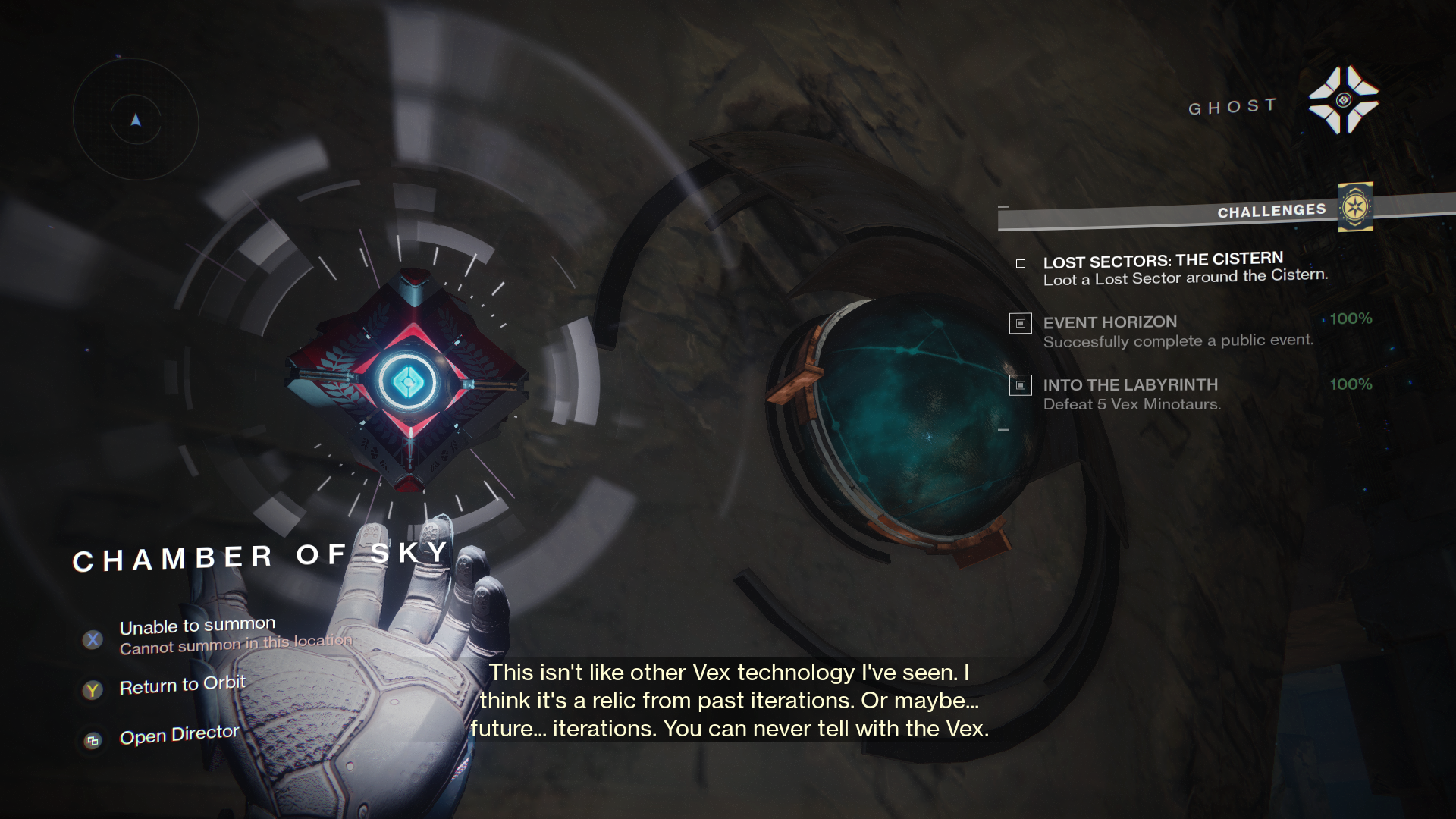Select the Event Horizon challenge entry

[x=1178, y=331]
